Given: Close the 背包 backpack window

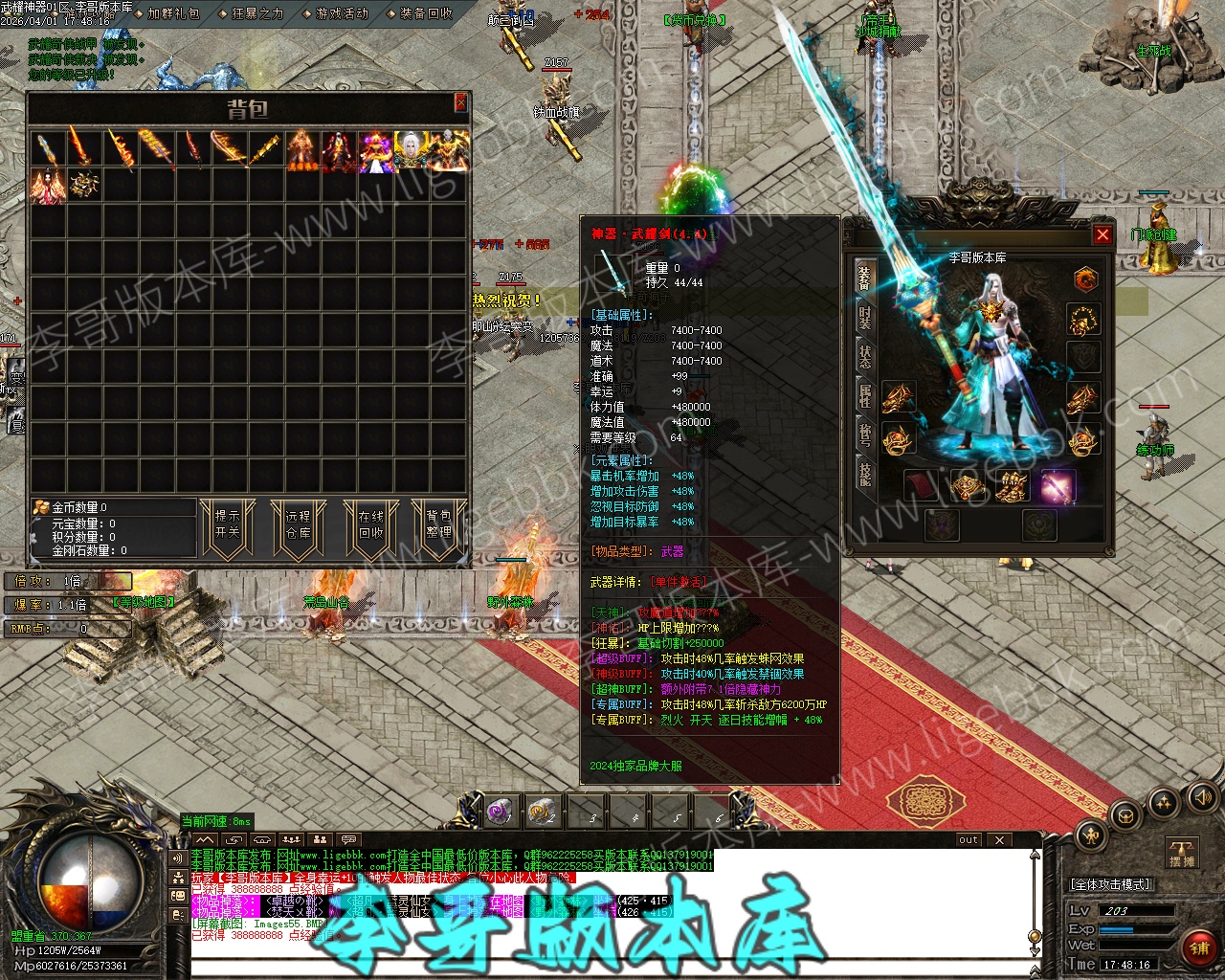Looking at the screenshot, I should pos(460,102).
